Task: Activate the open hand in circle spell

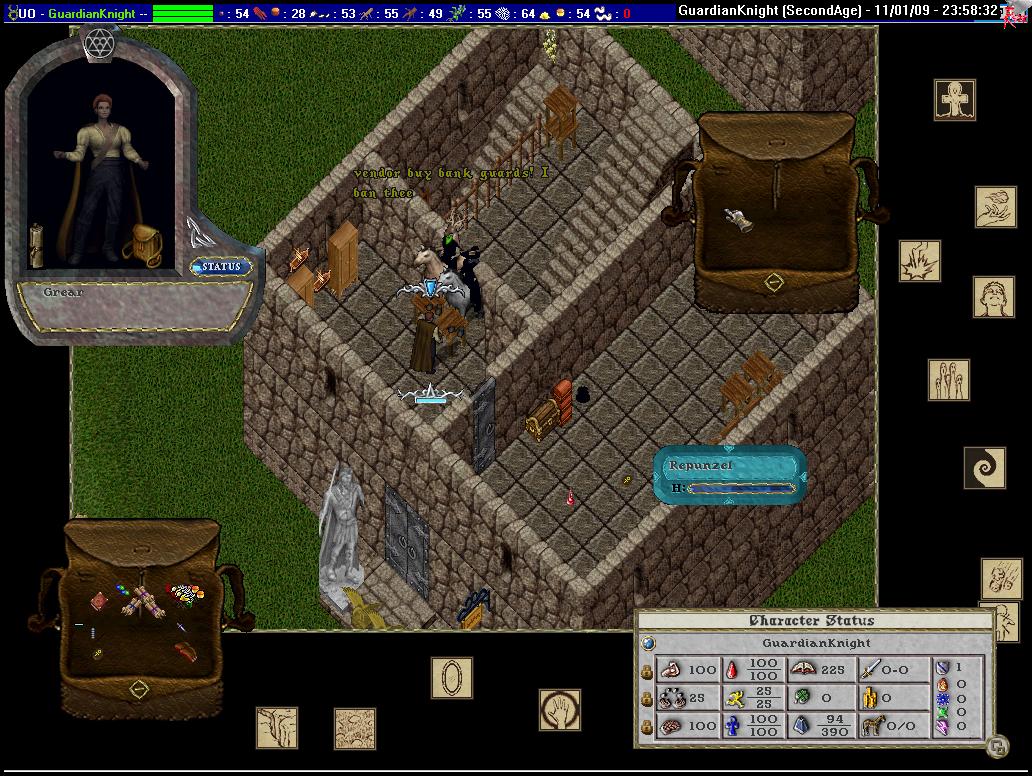Action: tap(559, 709)
